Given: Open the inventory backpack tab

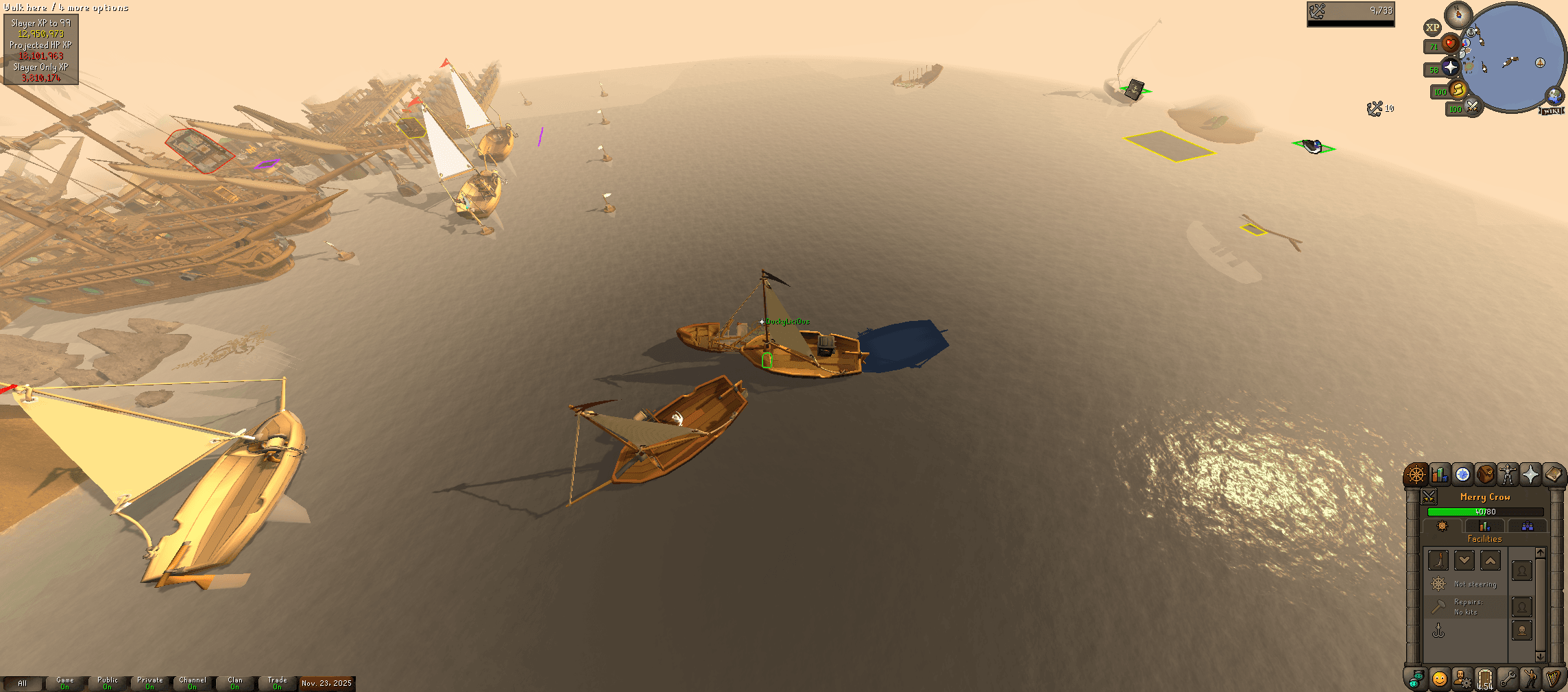Looking at the screenshot, I should coord(1486,475).
